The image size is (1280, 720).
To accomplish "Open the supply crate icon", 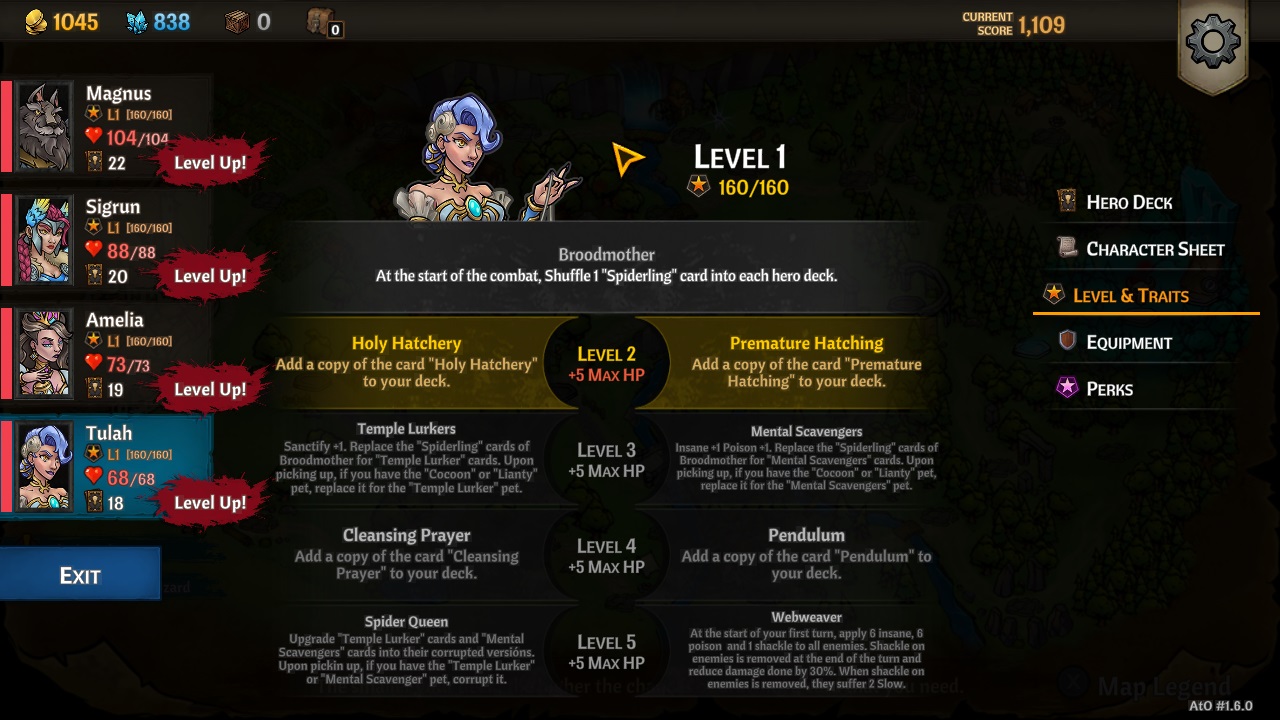I will tap(240, 22).
